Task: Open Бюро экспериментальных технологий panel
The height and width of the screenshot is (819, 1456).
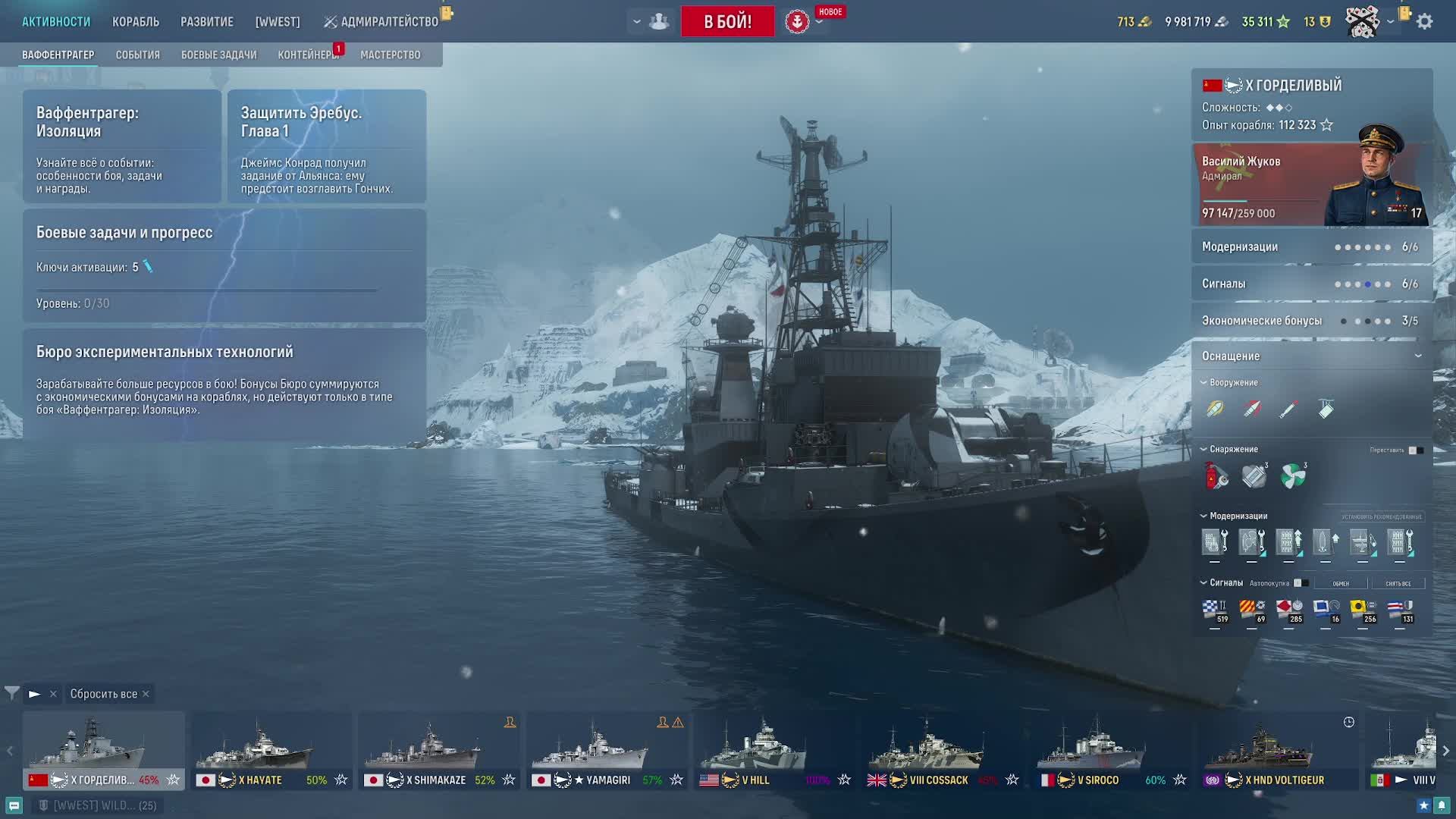Action: [x=224, y=382]
